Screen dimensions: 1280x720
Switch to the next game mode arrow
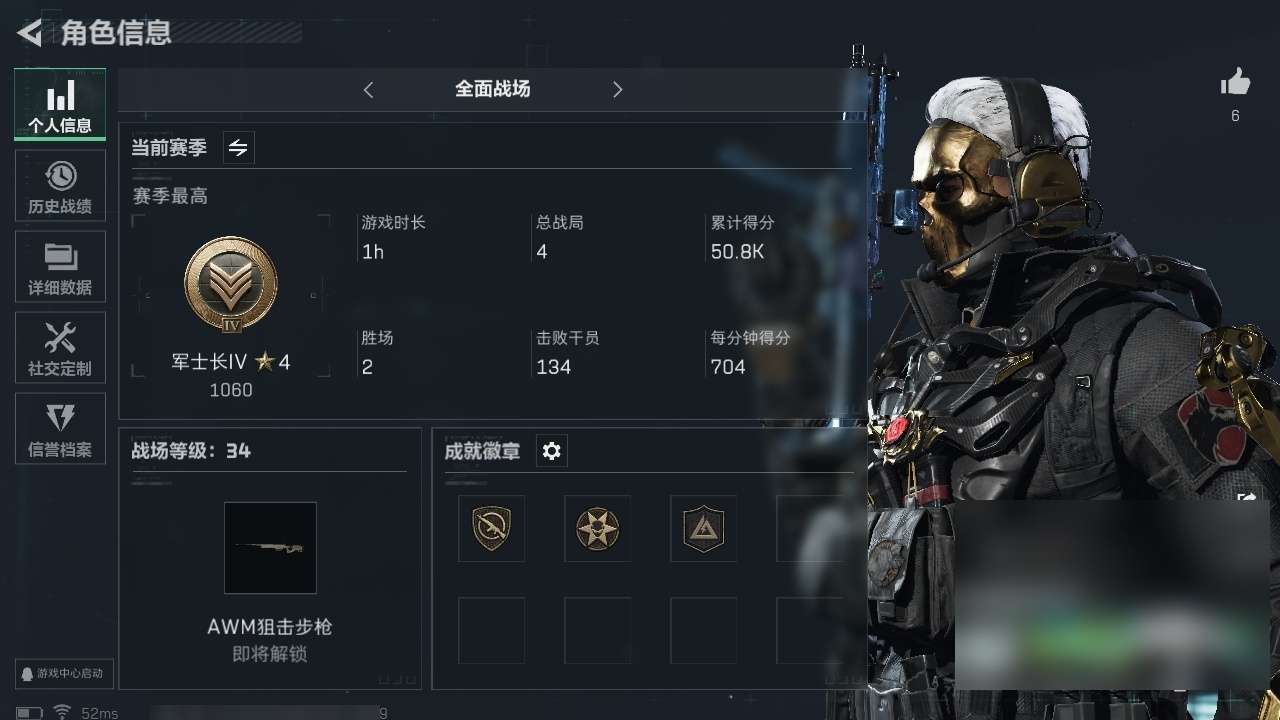click(x=617, y=90)
